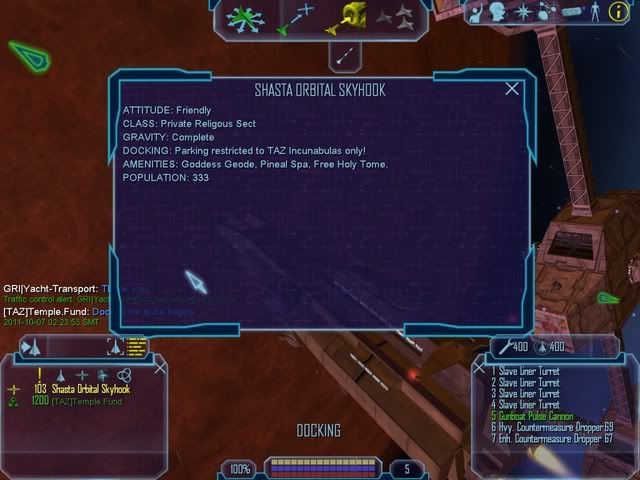Viewport: 640px width, 480px height.
Task: Toggle the yellow list view icon
Action: click(137, 347)
